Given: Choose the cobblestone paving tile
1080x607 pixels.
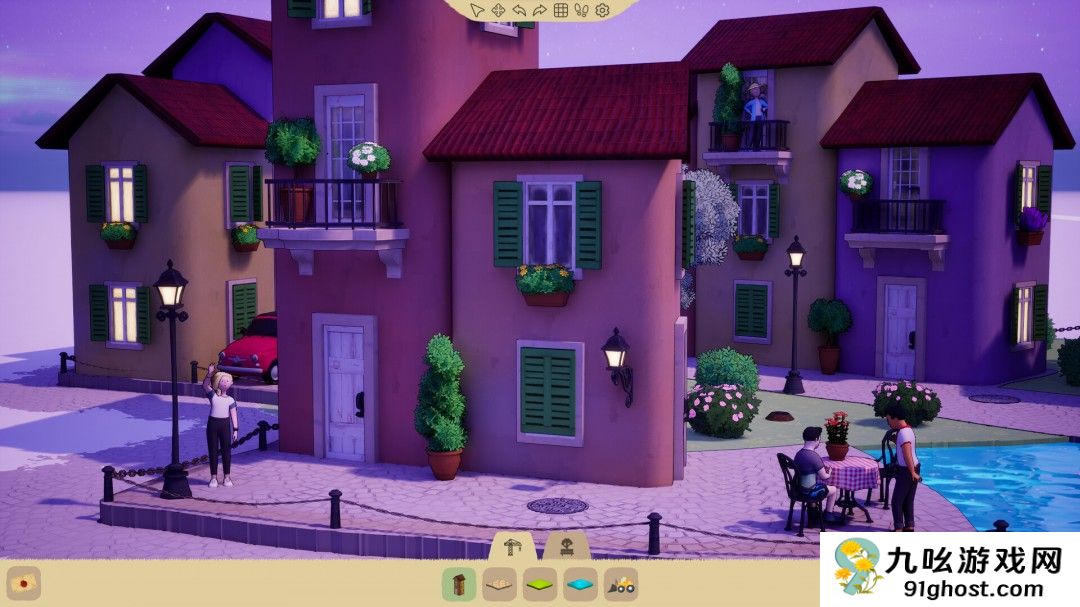Looking at the screenshot, I should [x=500, y=584].
